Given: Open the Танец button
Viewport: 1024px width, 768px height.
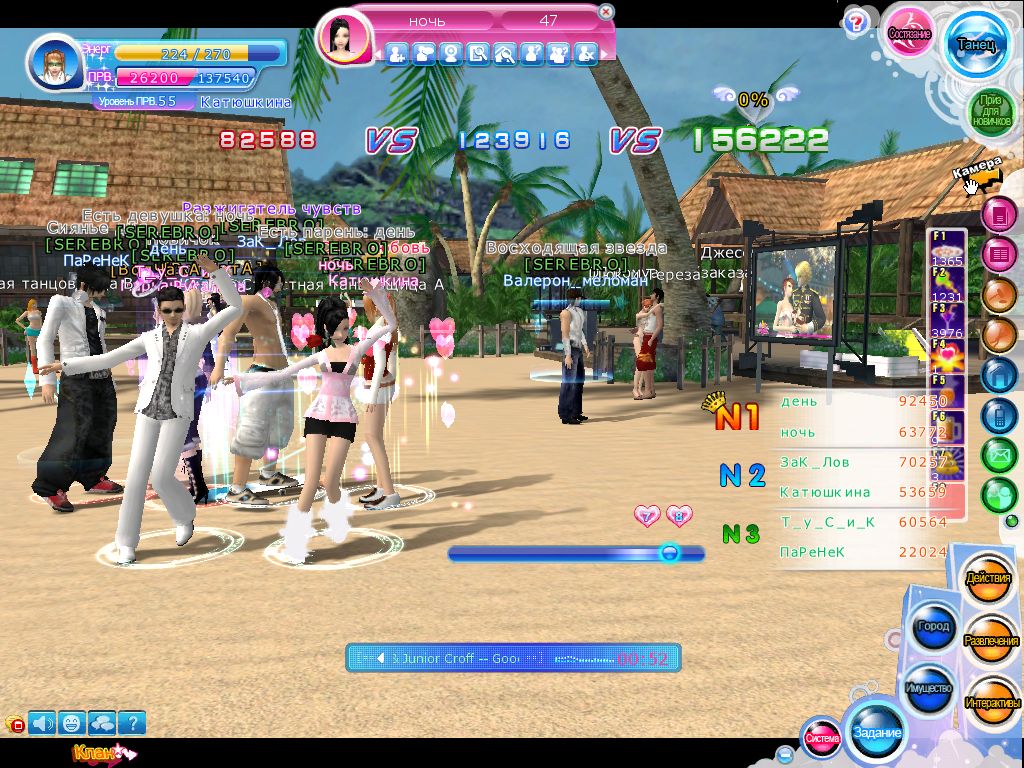Looking at the screenshot, I should click(975, 44).
